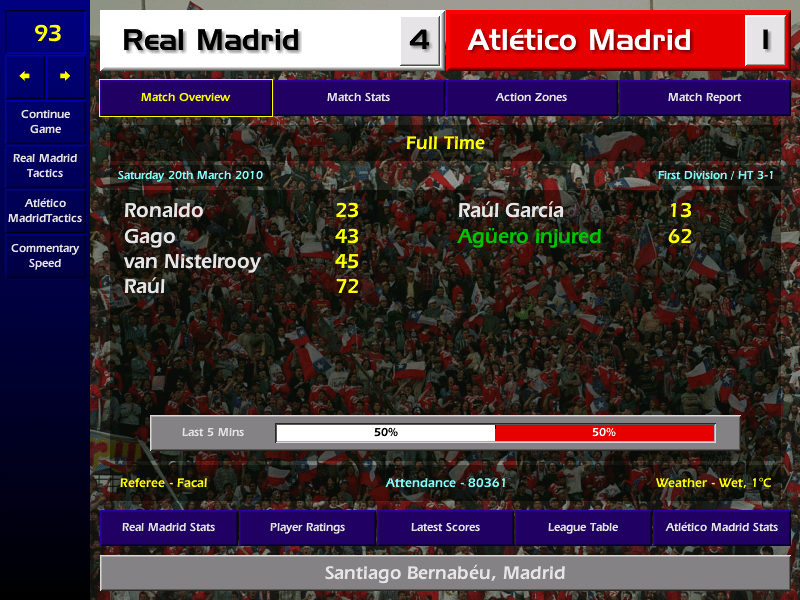Select the Match Overview tab

pyautogui.click(x=185, y=98)
